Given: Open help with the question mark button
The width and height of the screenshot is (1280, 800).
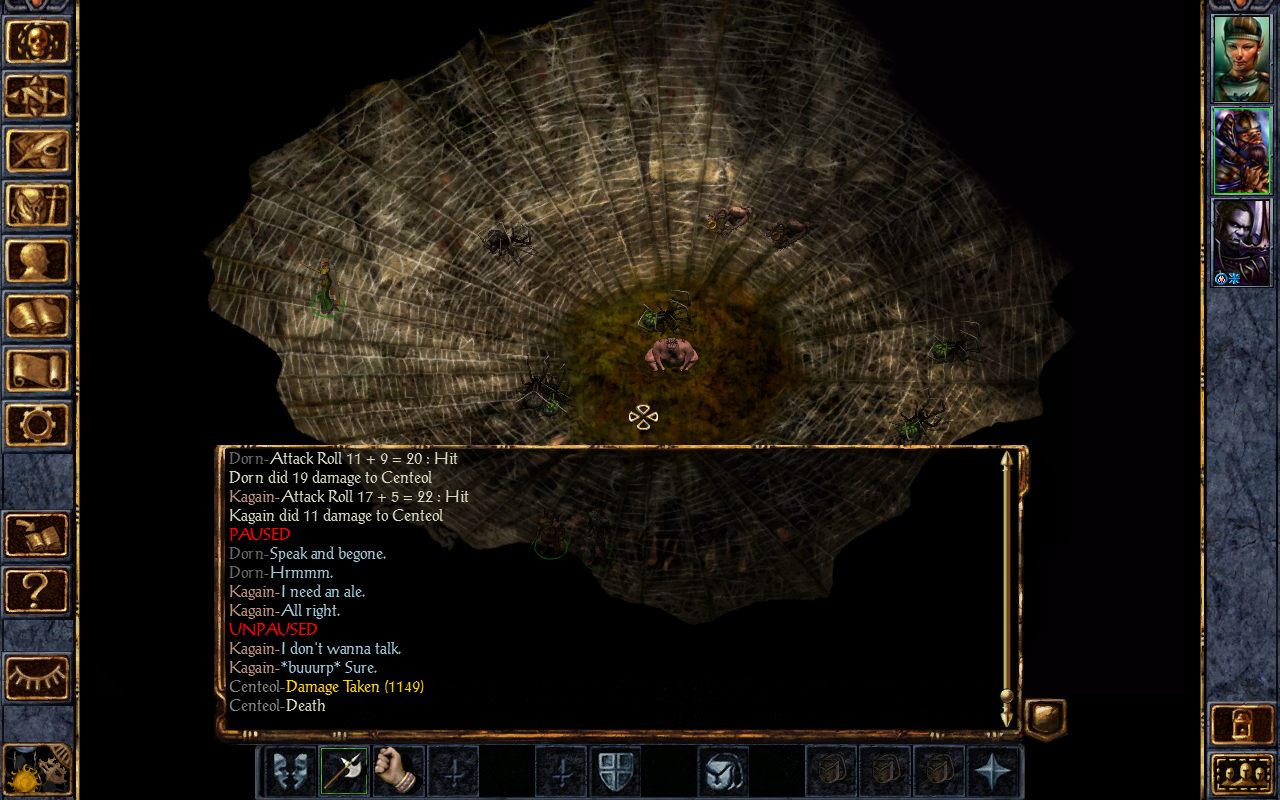Looking at the screenshot, I should 38,590.
